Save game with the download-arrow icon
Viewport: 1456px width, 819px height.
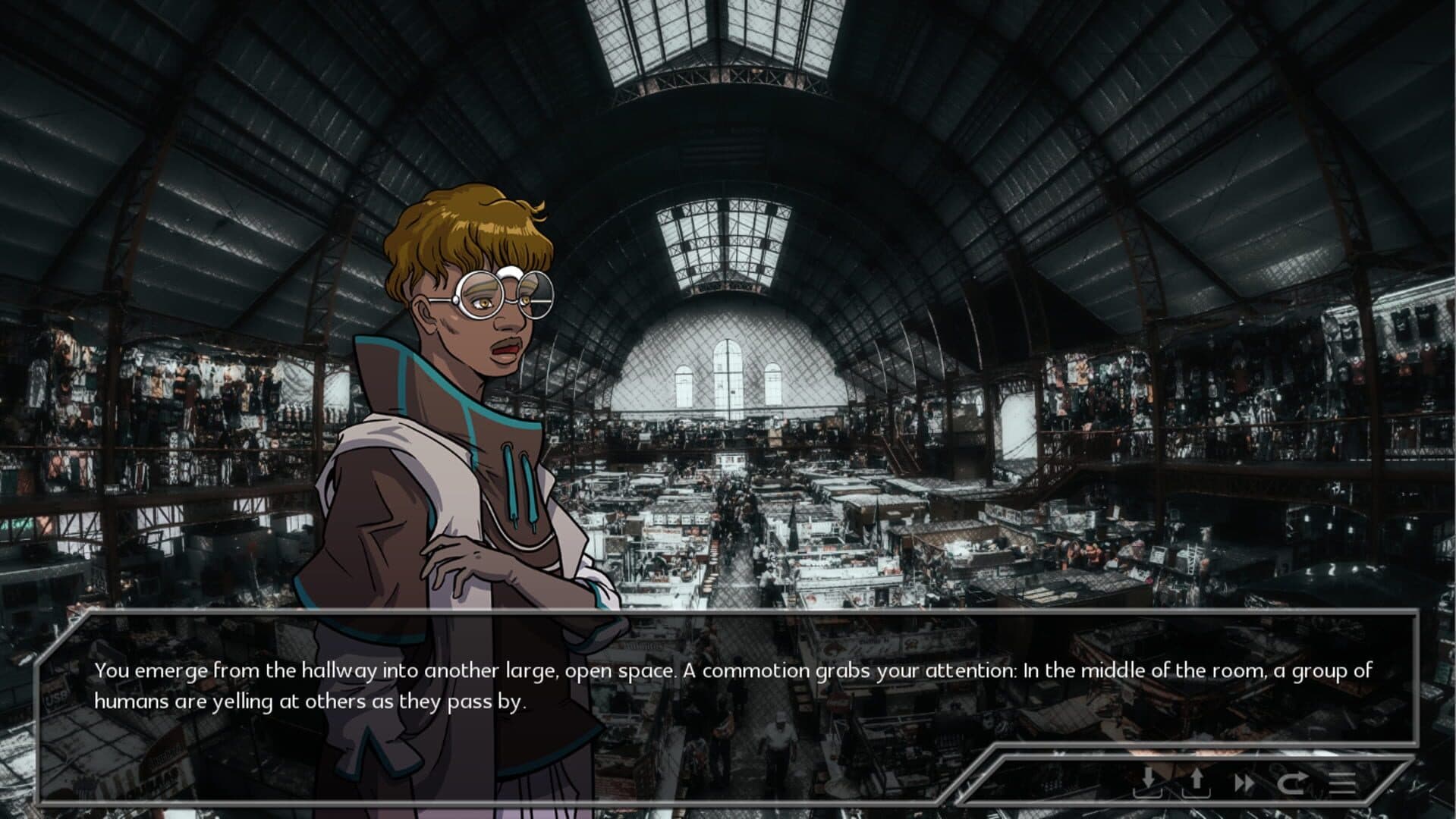1149,781
